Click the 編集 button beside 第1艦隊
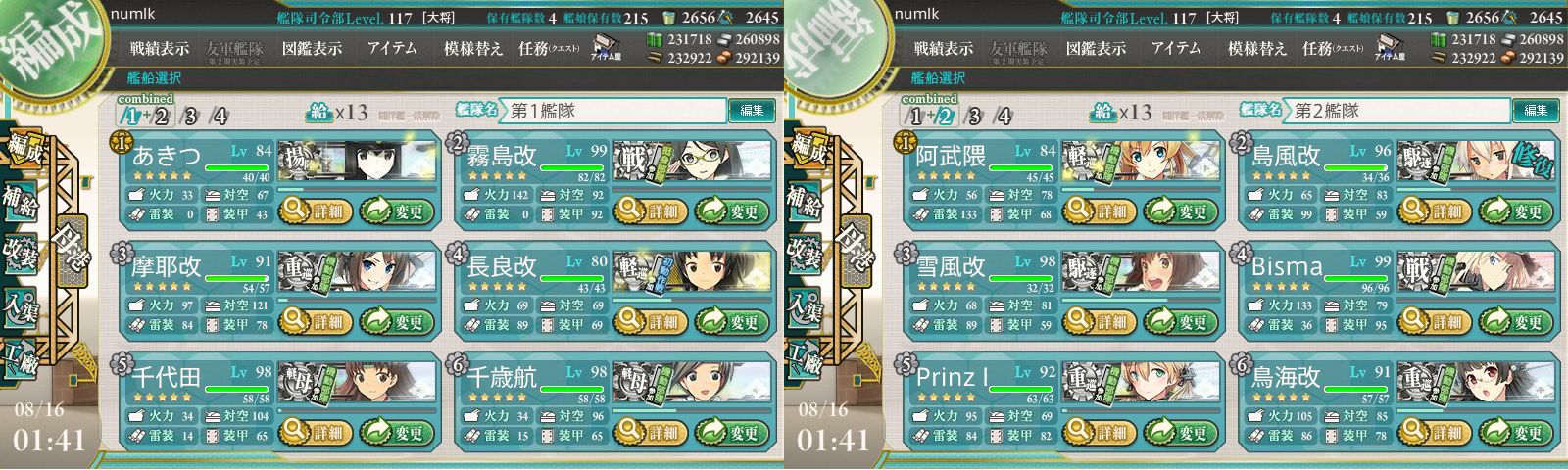1568x470 pixels. pos(752,111)
